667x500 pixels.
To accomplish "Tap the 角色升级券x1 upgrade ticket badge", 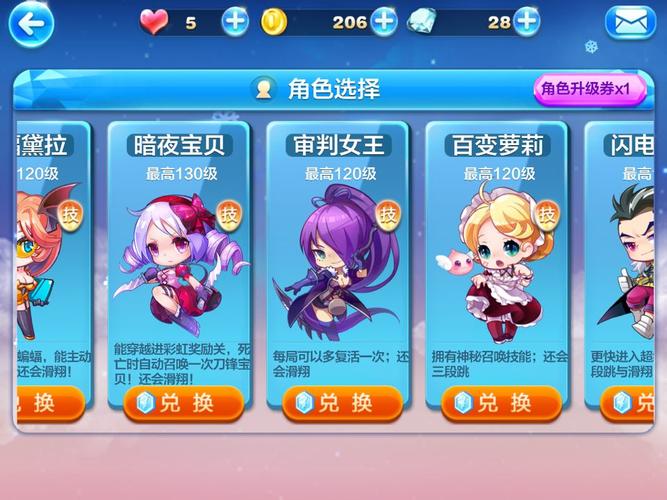I will point(587,89).
